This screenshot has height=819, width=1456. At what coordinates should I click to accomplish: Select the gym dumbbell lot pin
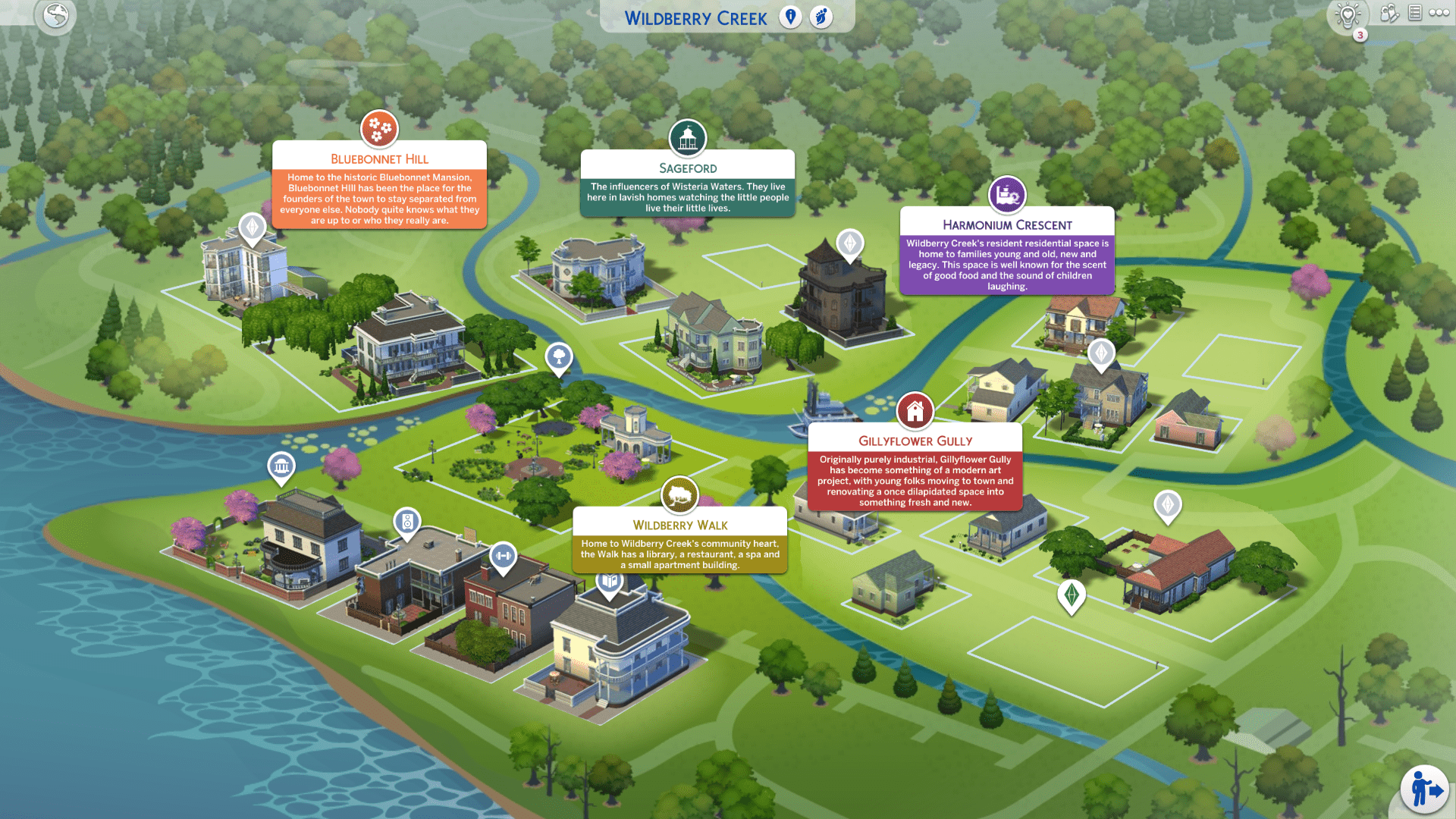[503, 557]
